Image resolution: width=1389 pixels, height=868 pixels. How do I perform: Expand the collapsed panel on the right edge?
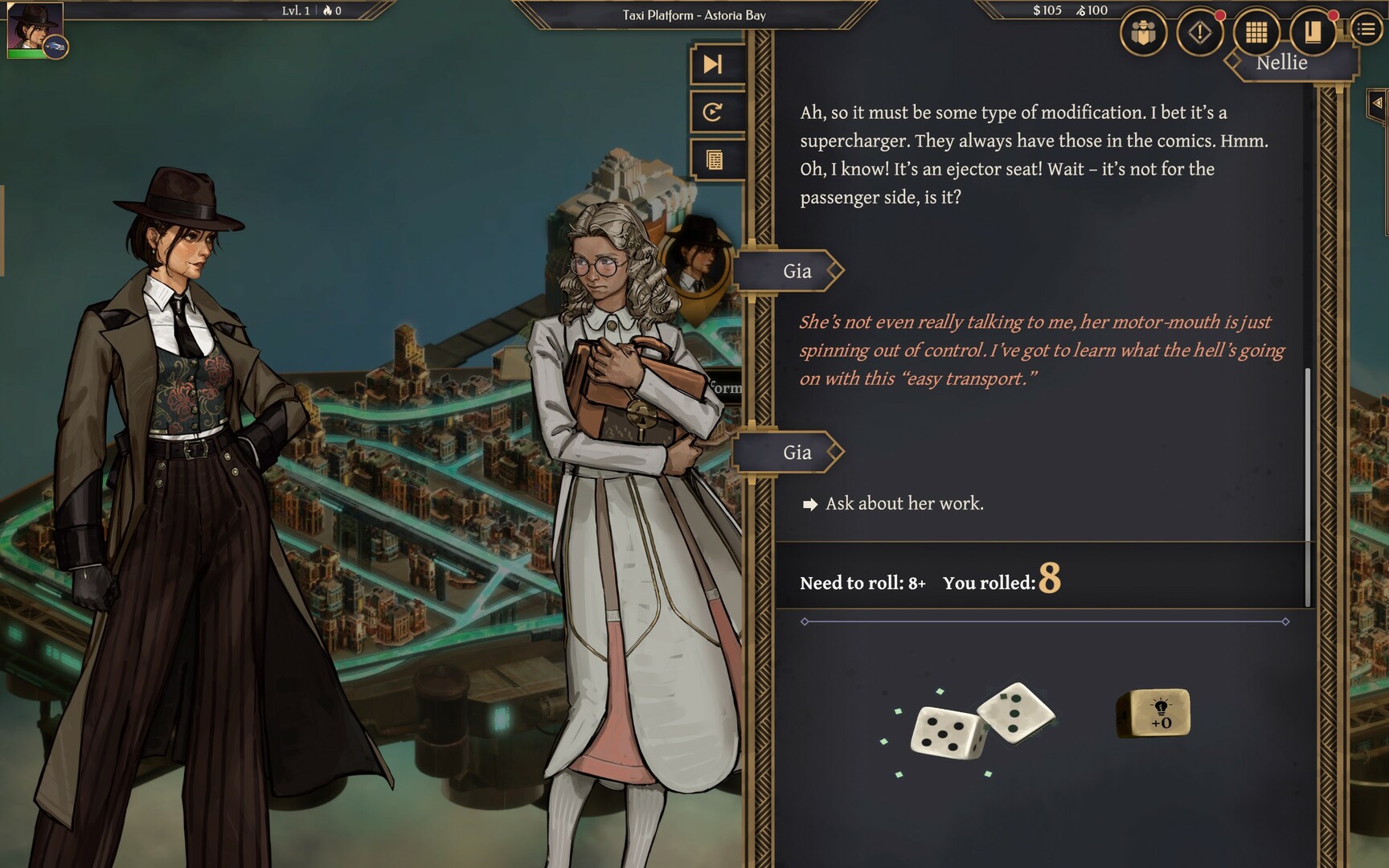pyautogui.click(x=1377, y=104)
